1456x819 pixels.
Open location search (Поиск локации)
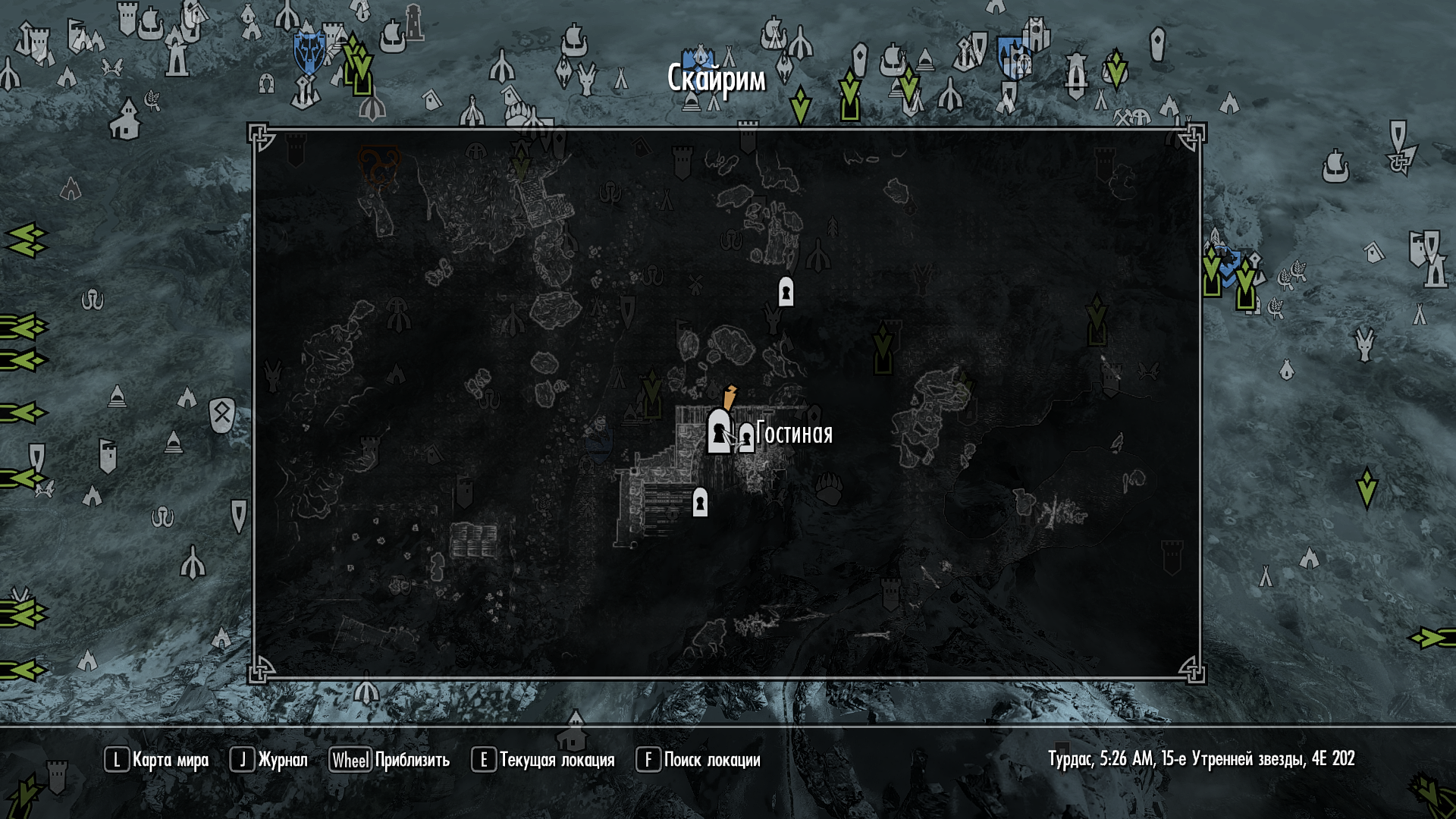[x=698, y=760]
